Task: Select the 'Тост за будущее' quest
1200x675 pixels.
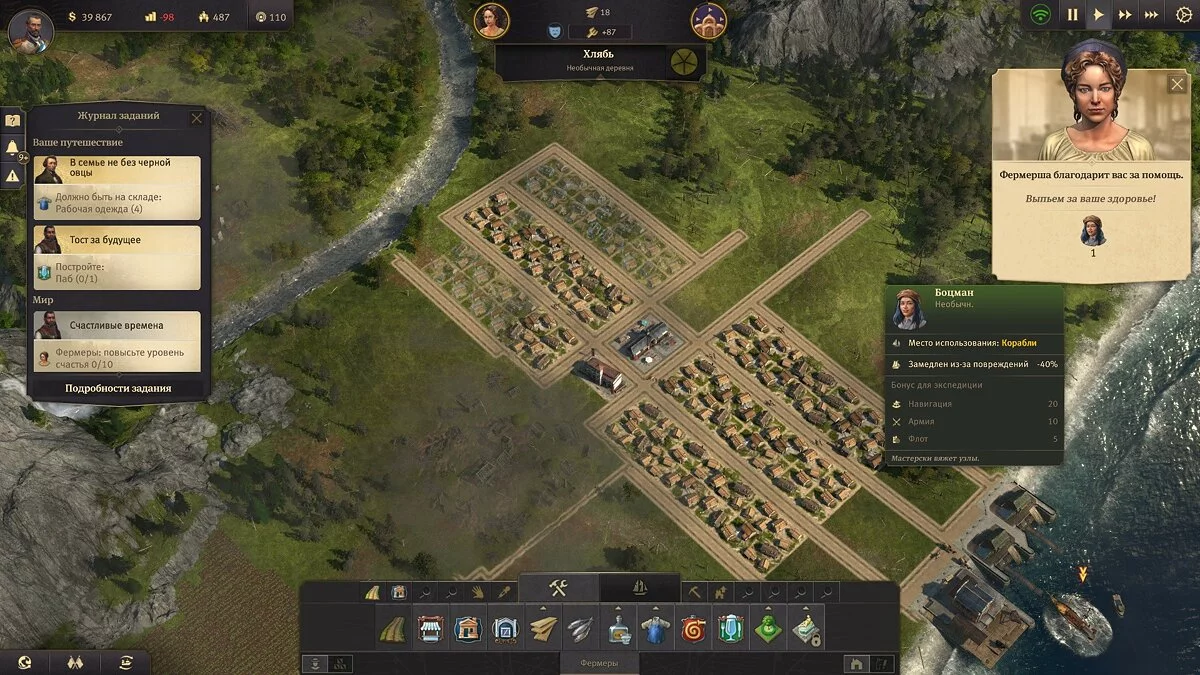Action: (117, 240)
